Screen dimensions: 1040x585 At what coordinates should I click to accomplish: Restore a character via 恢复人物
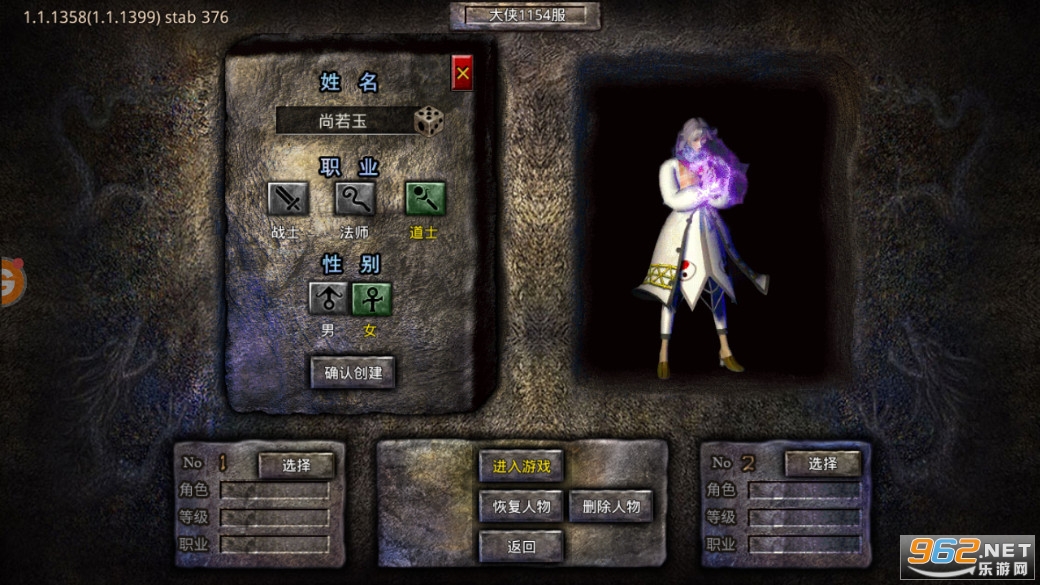click(x=521, y=506)
